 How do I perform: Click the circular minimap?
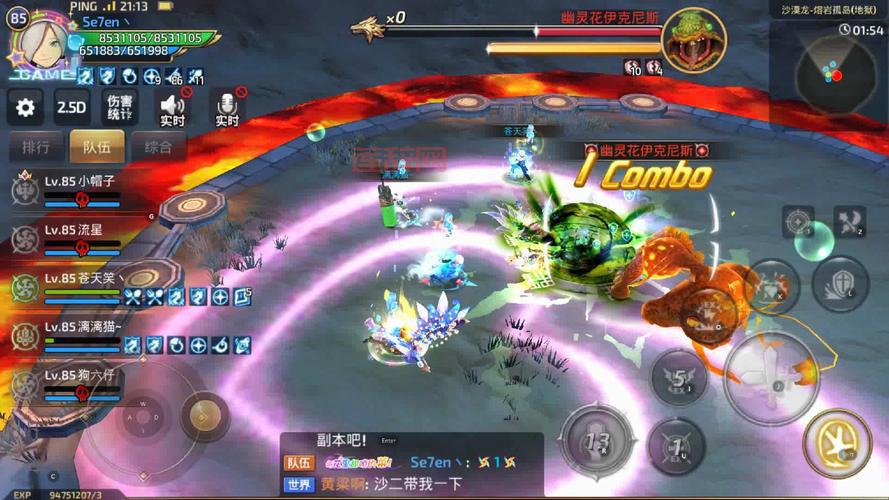[828, 73]
